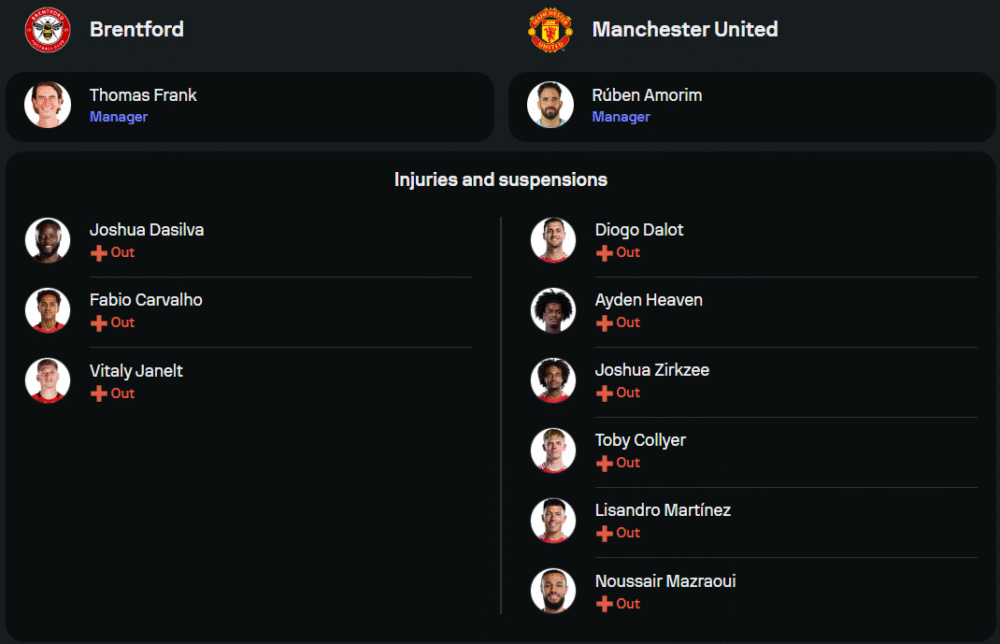Show Lisandro Martínez's player details
The height and width of the screenshot is (644, 1000).
pos(662,510)
